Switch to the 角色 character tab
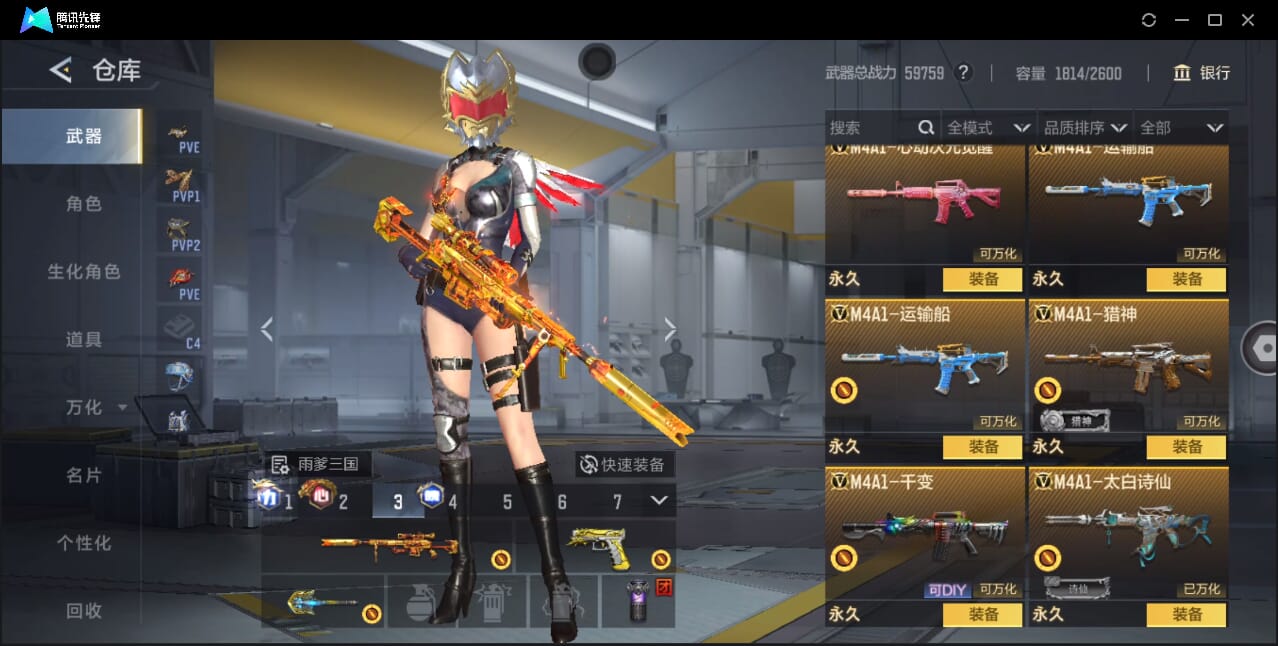Screen dimensions: 1278x646 84,204
